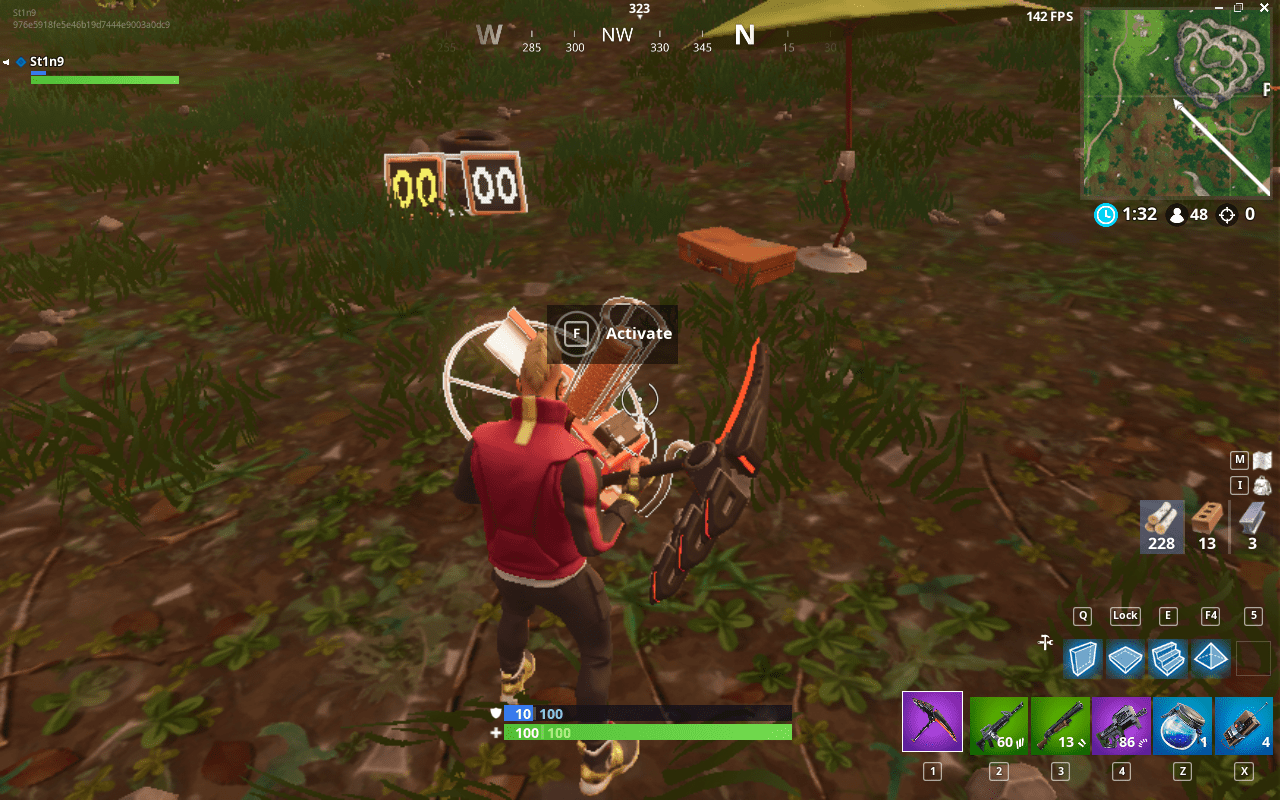
Task: Select the pickaxe in hotbar slot 1
Action: click(932, 721)
